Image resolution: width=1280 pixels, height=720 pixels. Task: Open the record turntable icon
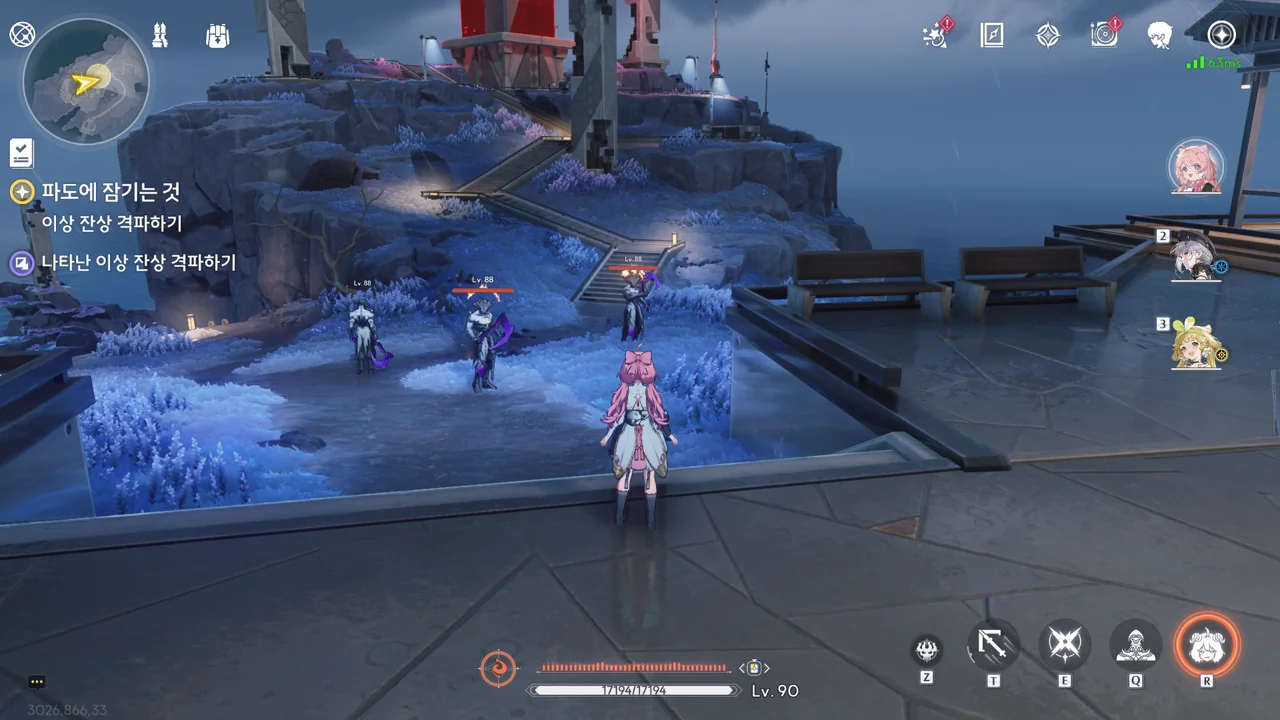(1104, 35)
